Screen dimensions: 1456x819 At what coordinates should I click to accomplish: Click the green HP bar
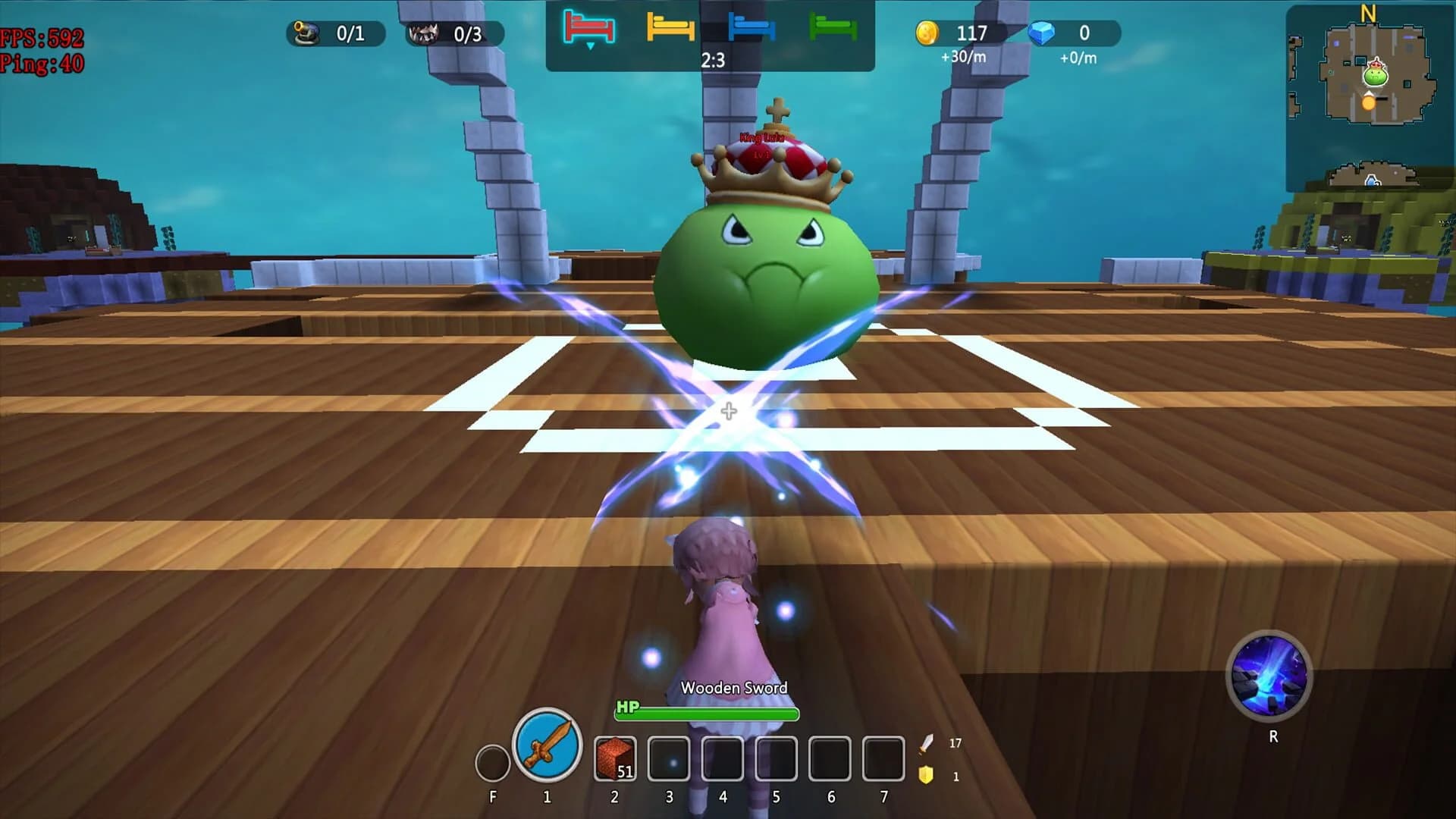(705, 712)
